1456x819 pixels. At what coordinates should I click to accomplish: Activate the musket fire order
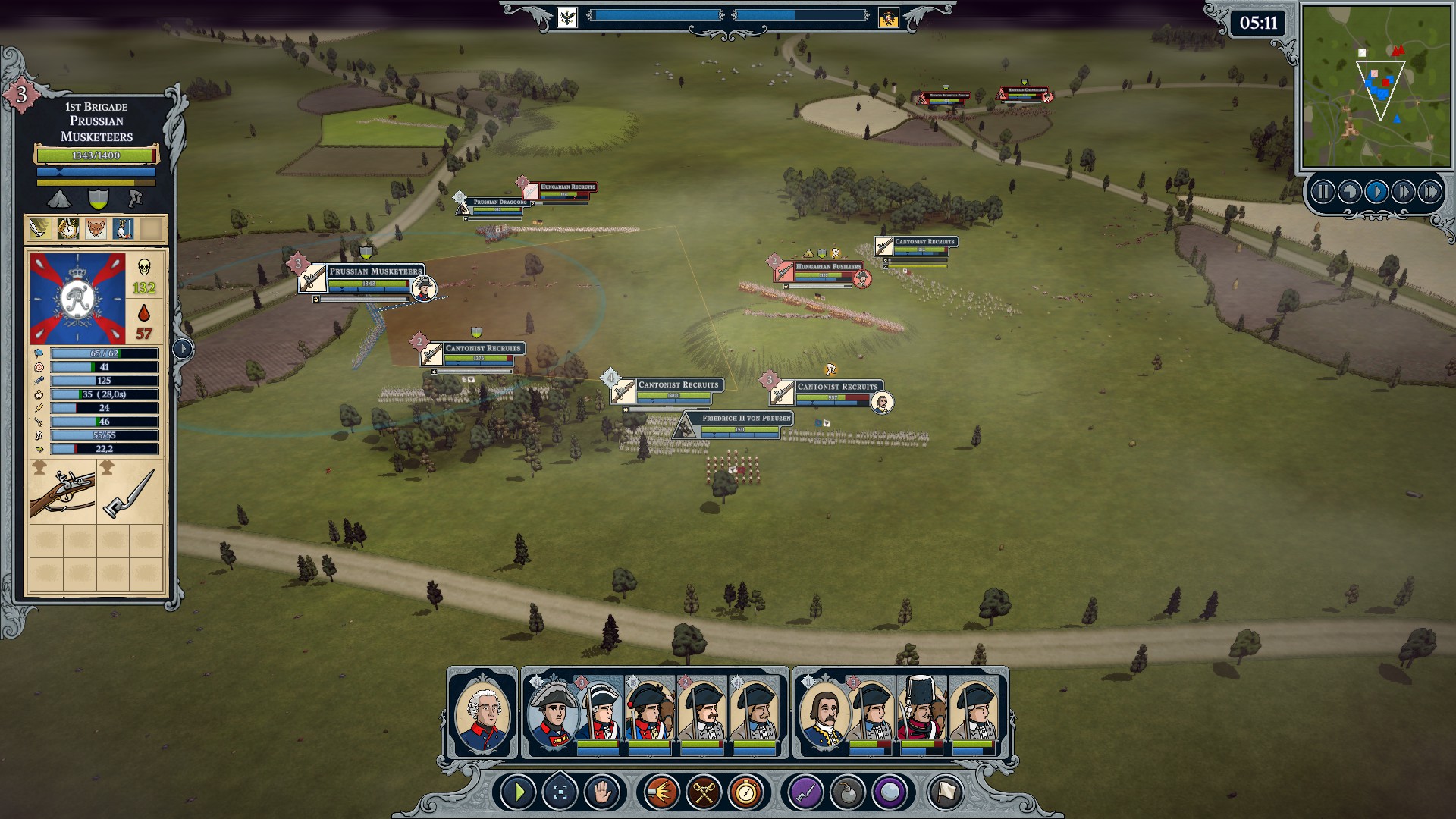coord(661,793)
